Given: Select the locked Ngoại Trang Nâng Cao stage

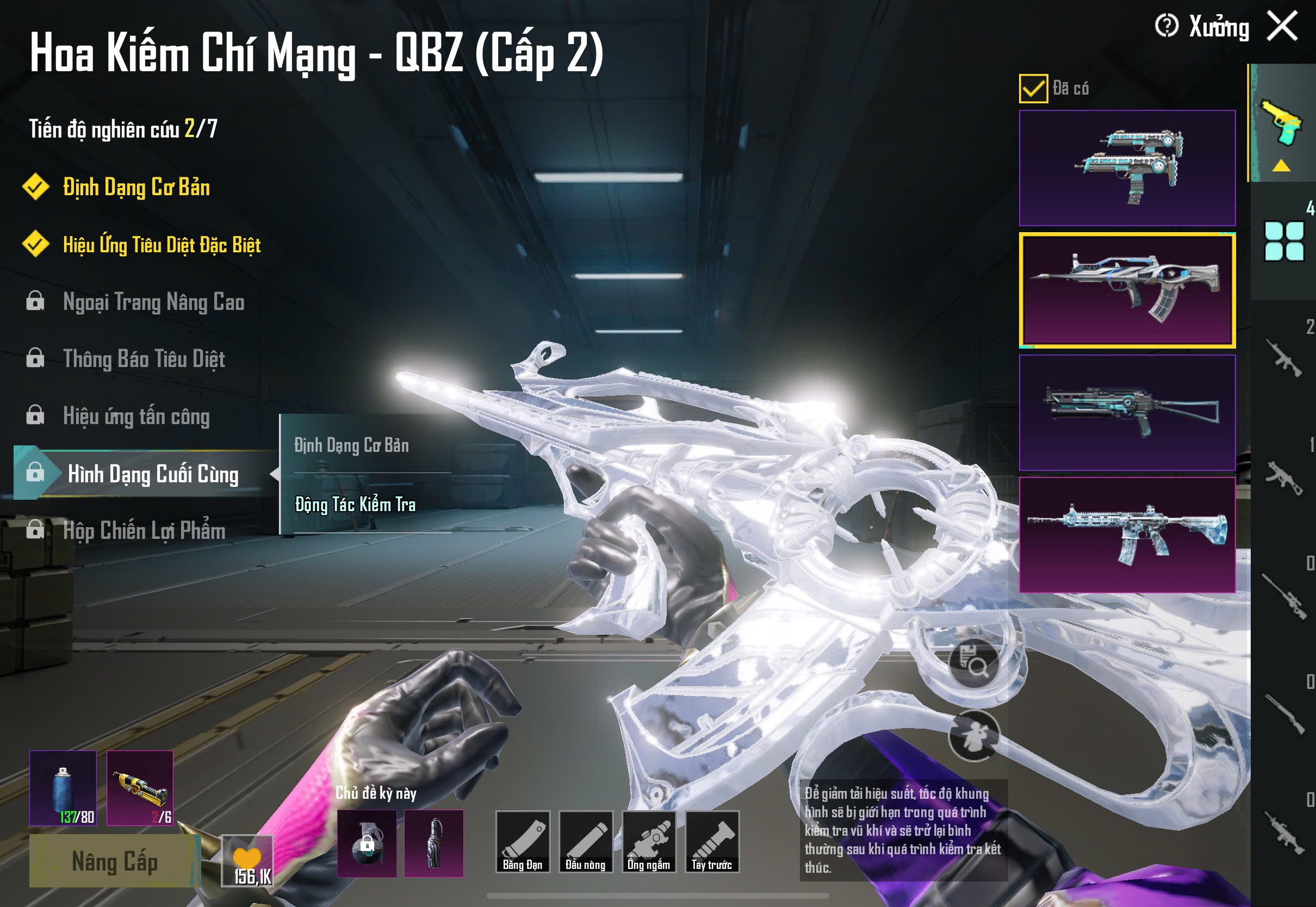Looking at the screenshot, I should point(153,302).
